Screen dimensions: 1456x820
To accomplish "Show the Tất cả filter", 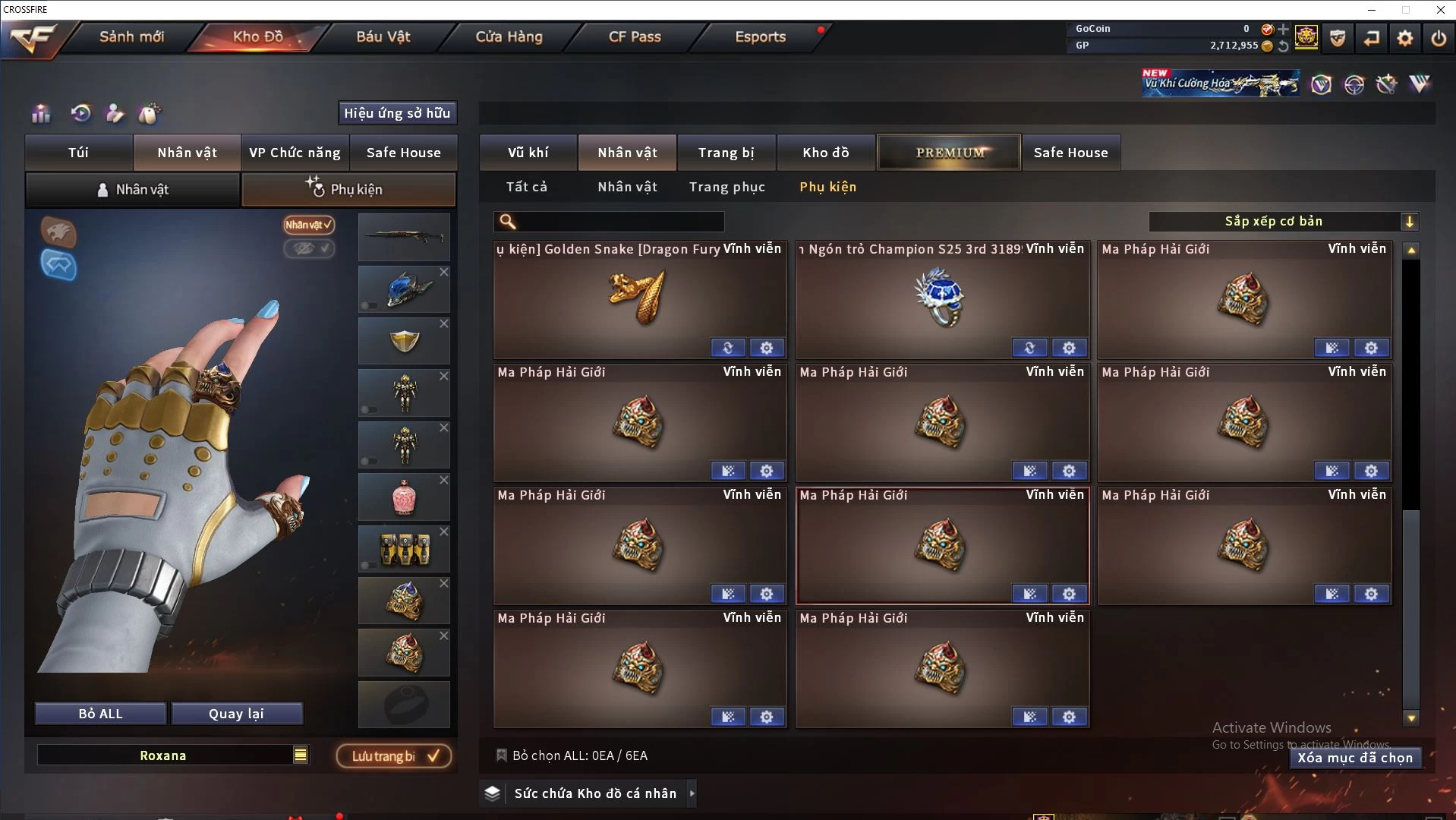I will [x=526, y=187].
